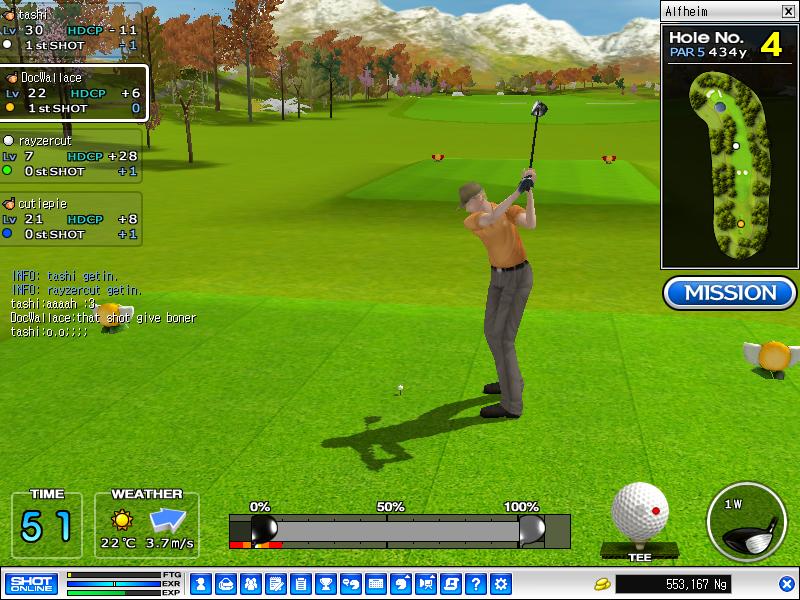Click the shot power gauge bar

tap(399, 529)
